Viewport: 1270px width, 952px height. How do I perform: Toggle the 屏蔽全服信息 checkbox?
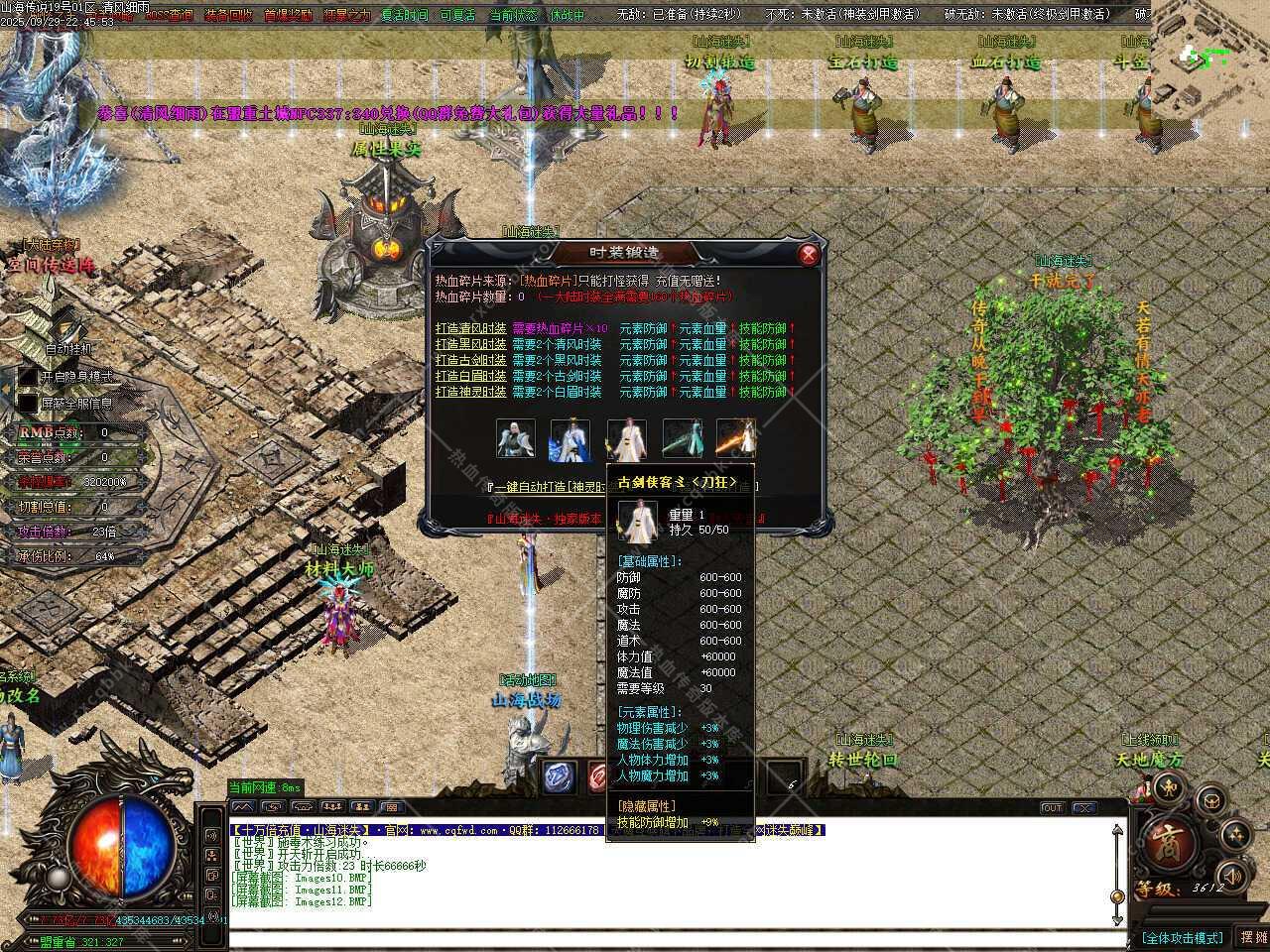(x=28, y=404)
